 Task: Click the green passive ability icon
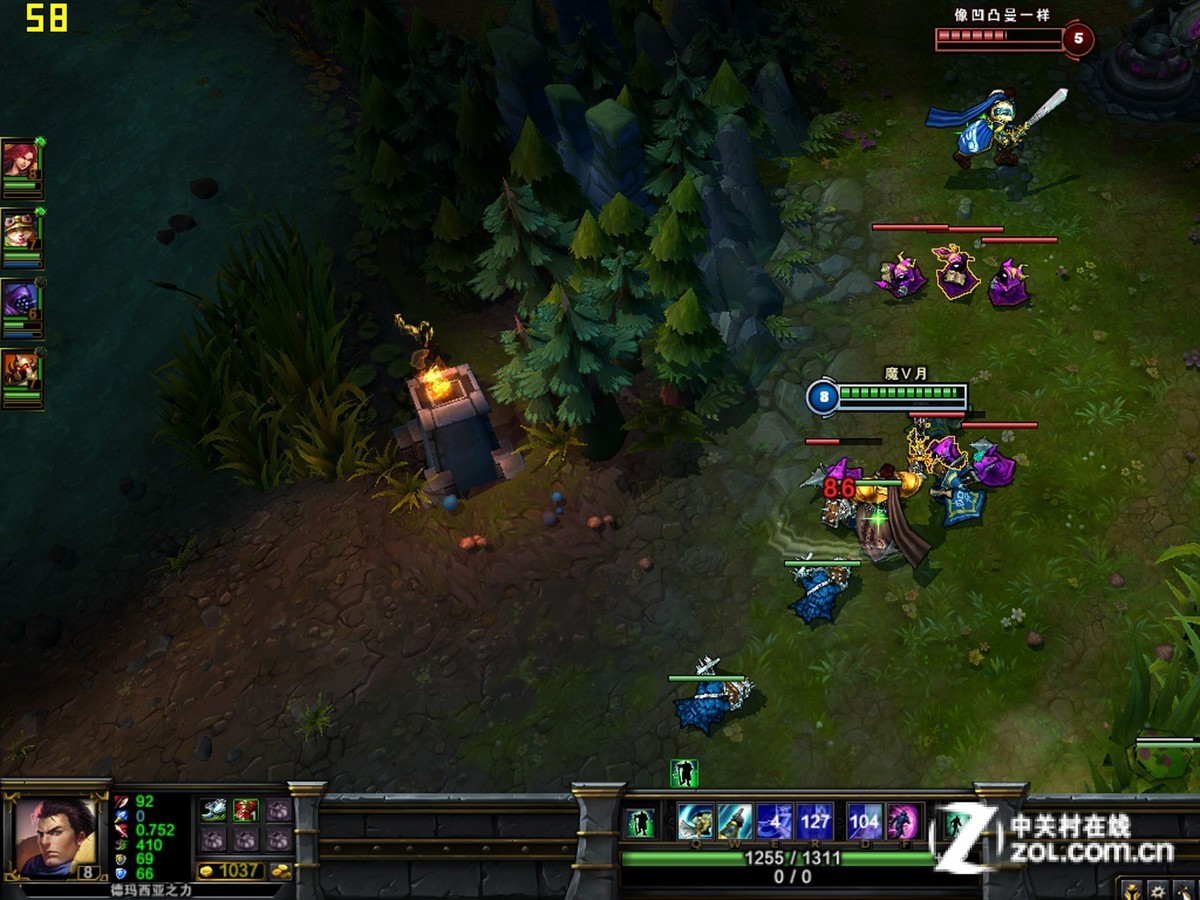[641, 823]
